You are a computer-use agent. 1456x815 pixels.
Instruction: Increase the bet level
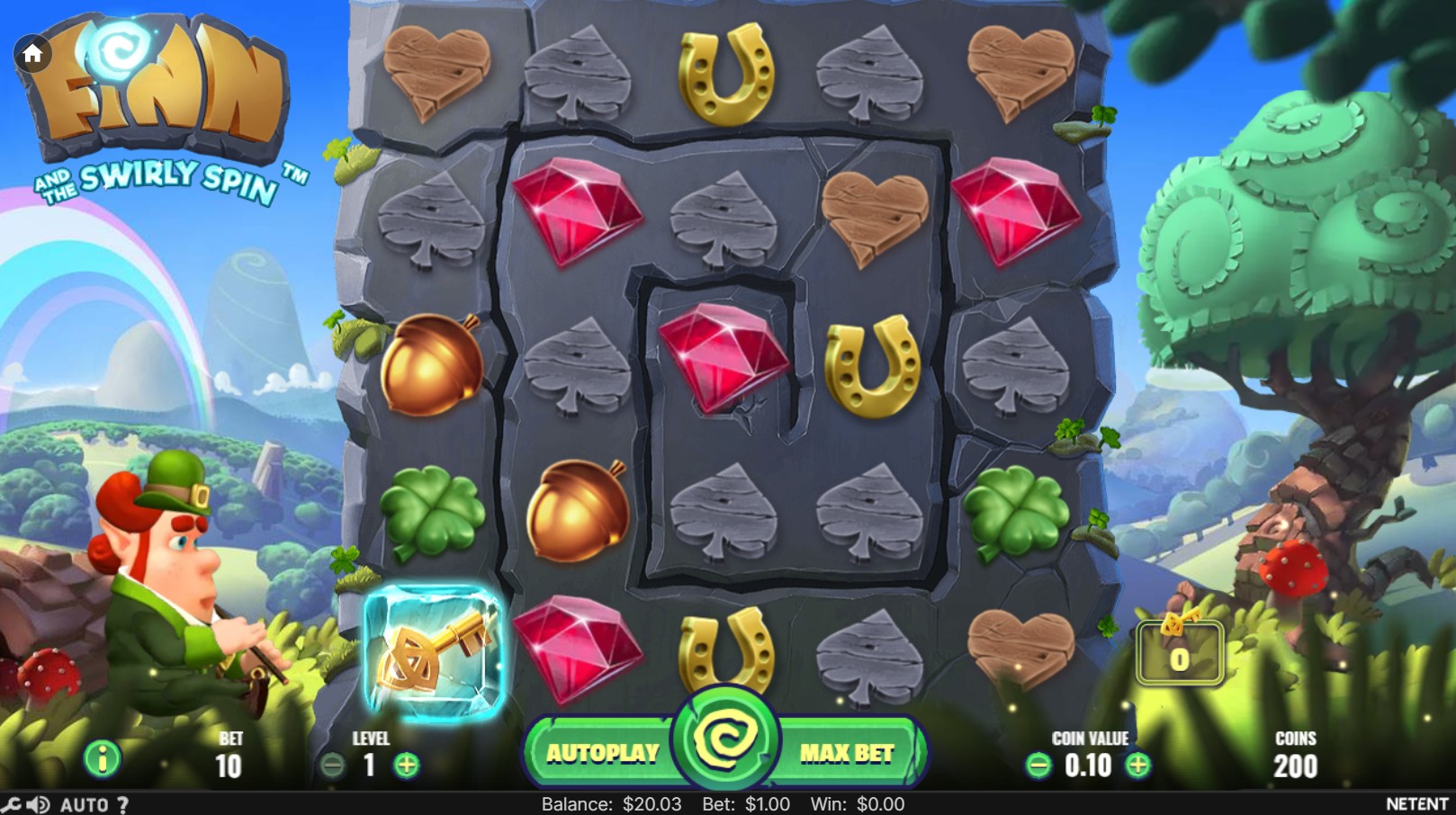(407, 766)
